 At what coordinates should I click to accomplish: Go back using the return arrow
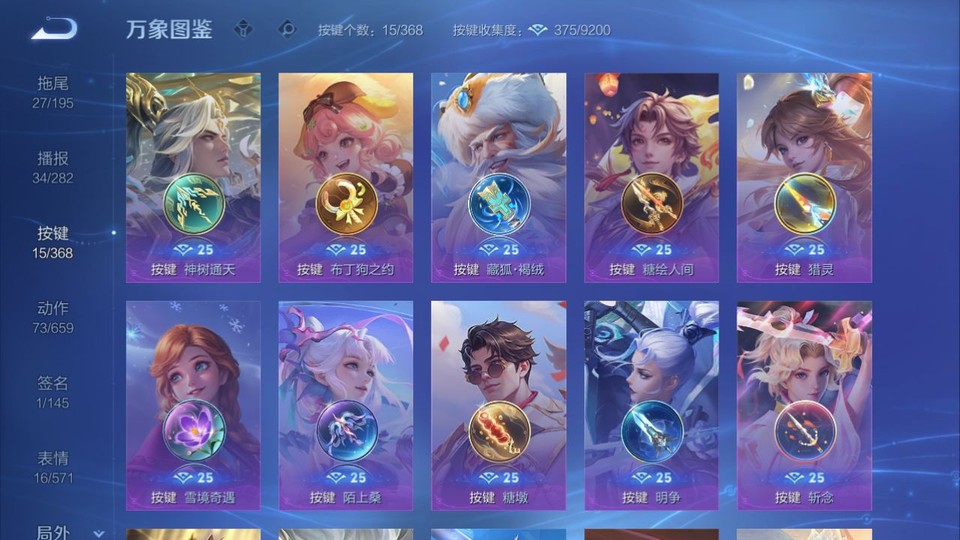54,29
